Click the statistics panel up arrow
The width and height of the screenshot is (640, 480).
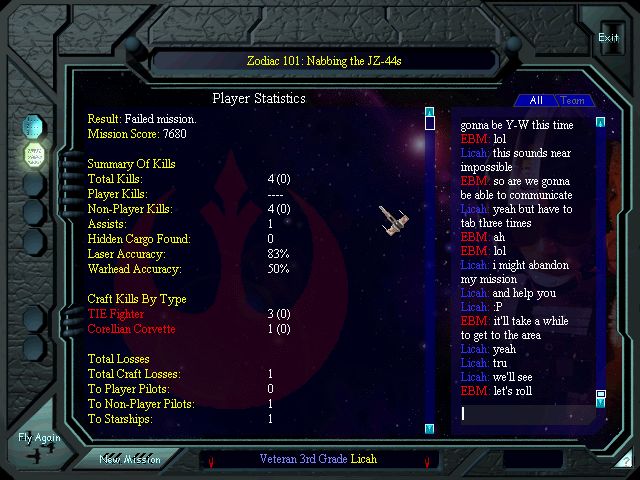pos(429,112)
